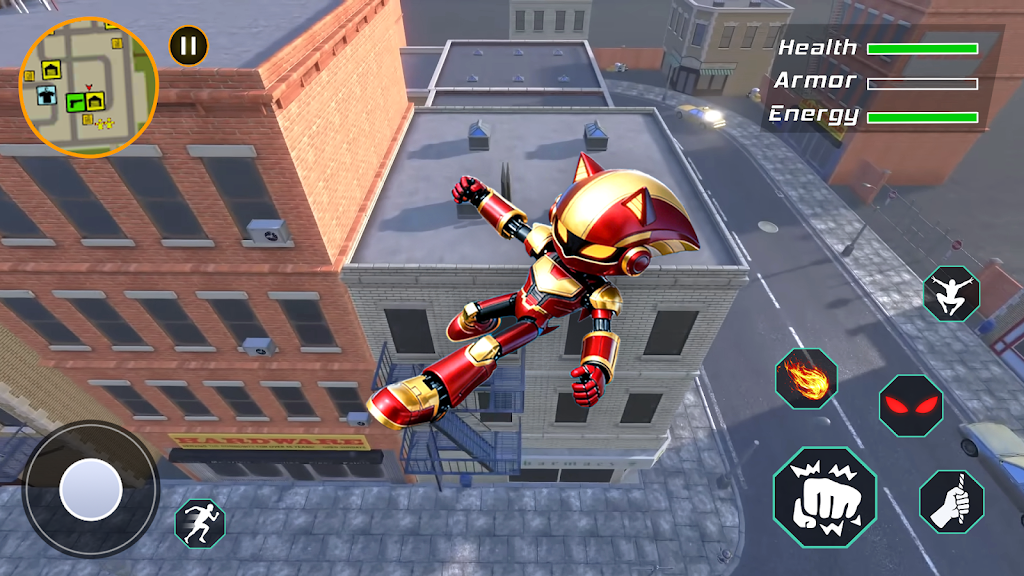Image resolution: width=1024 pixels, height=576 pixels.
Task: Tap the punch fist attack button
Action: coord(825,497)
